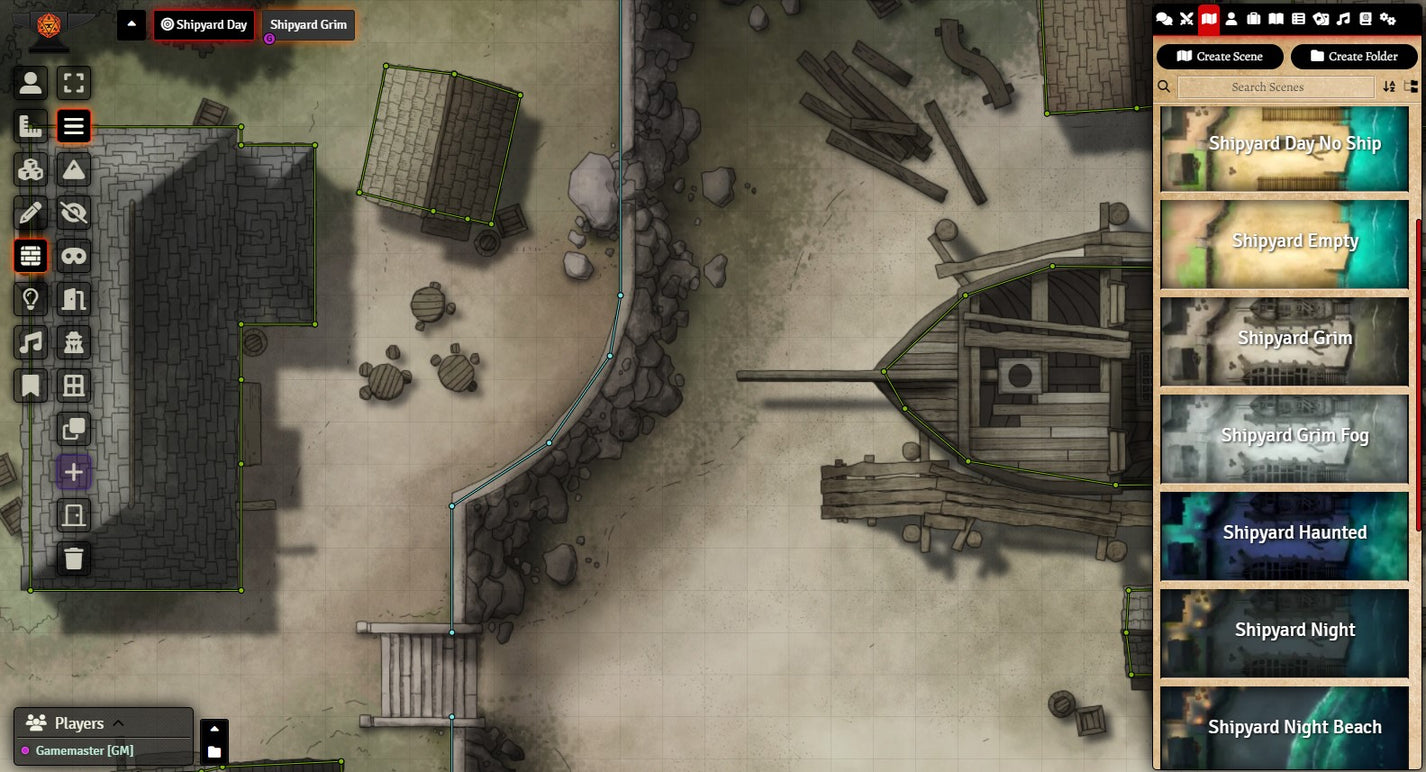
Task: Open the chat log sidebar tab
Action: [1164, 18]
